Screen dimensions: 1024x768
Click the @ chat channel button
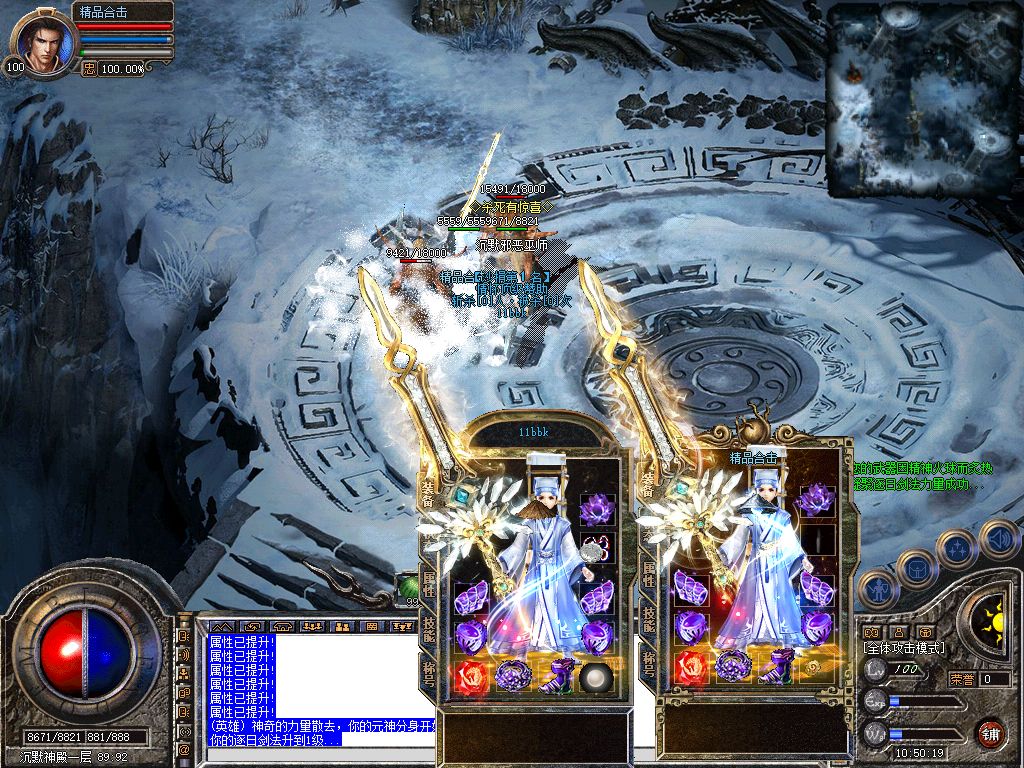click(185, 748)
